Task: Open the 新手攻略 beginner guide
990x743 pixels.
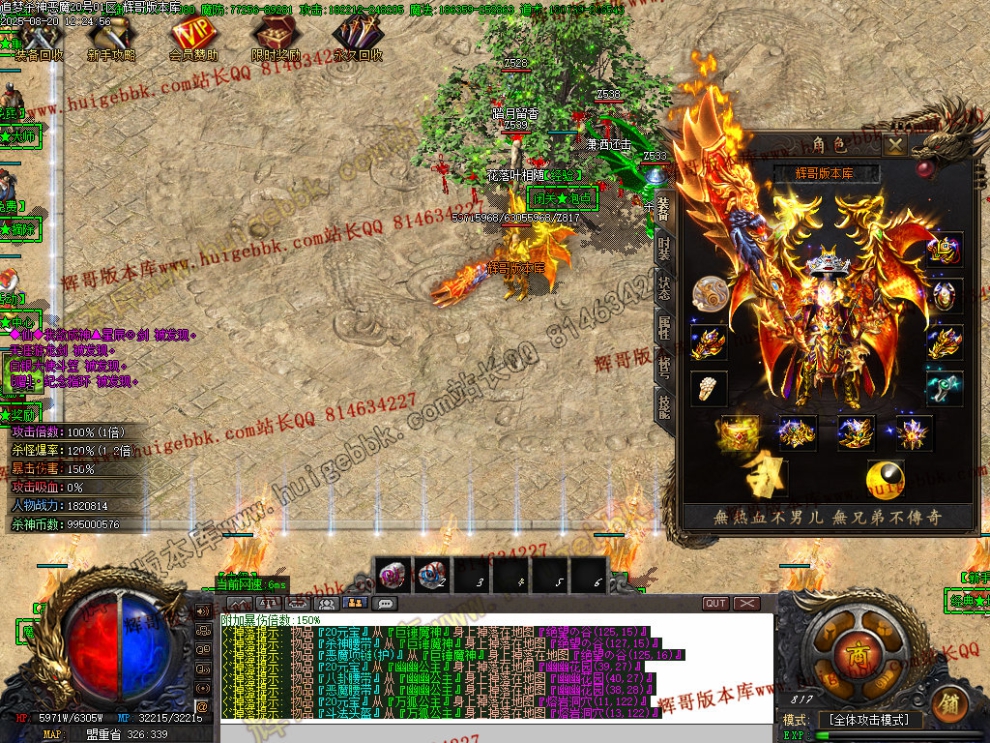Action: tap(112, 42)
